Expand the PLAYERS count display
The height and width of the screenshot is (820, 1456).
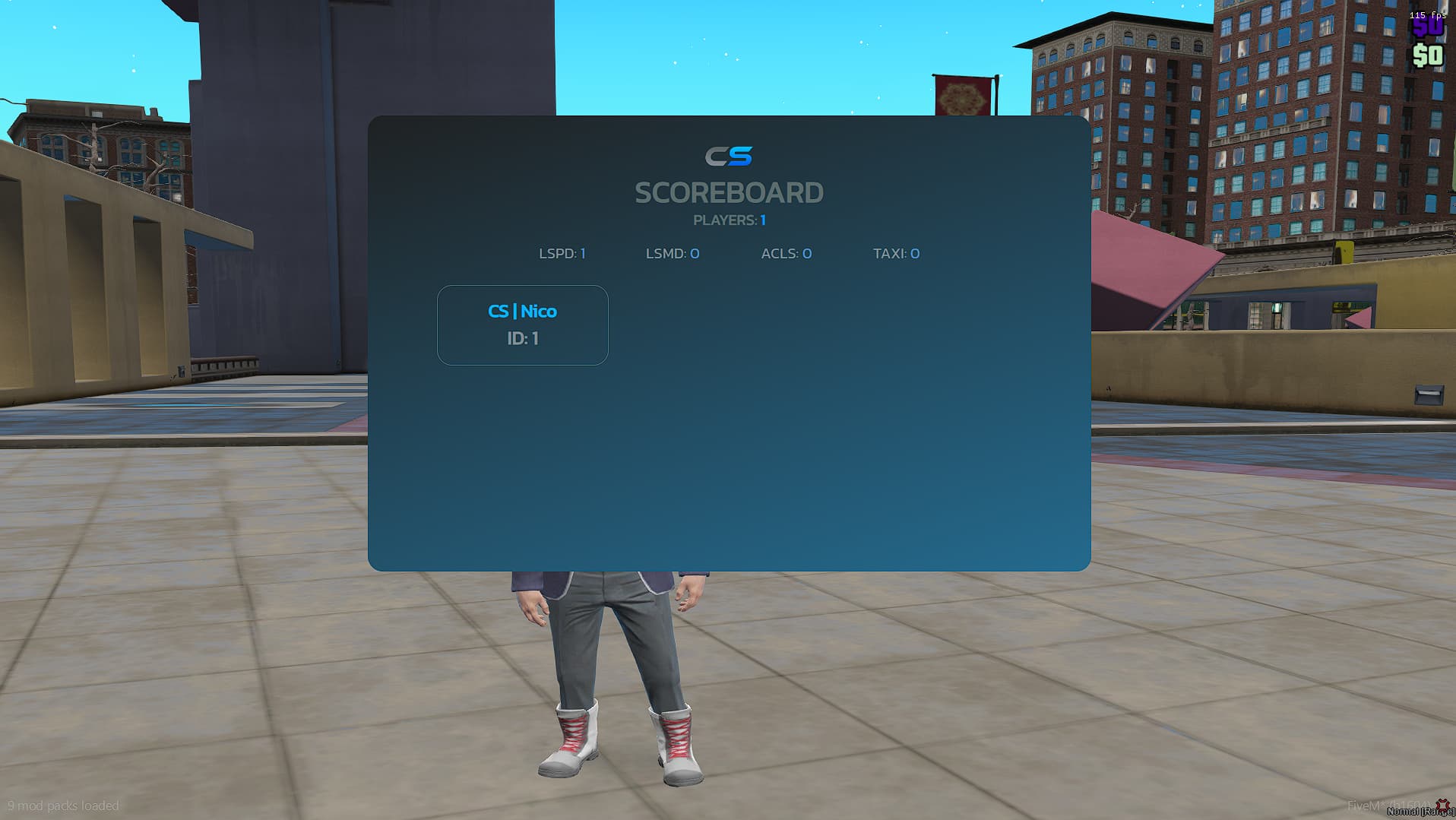coord(728,220)
